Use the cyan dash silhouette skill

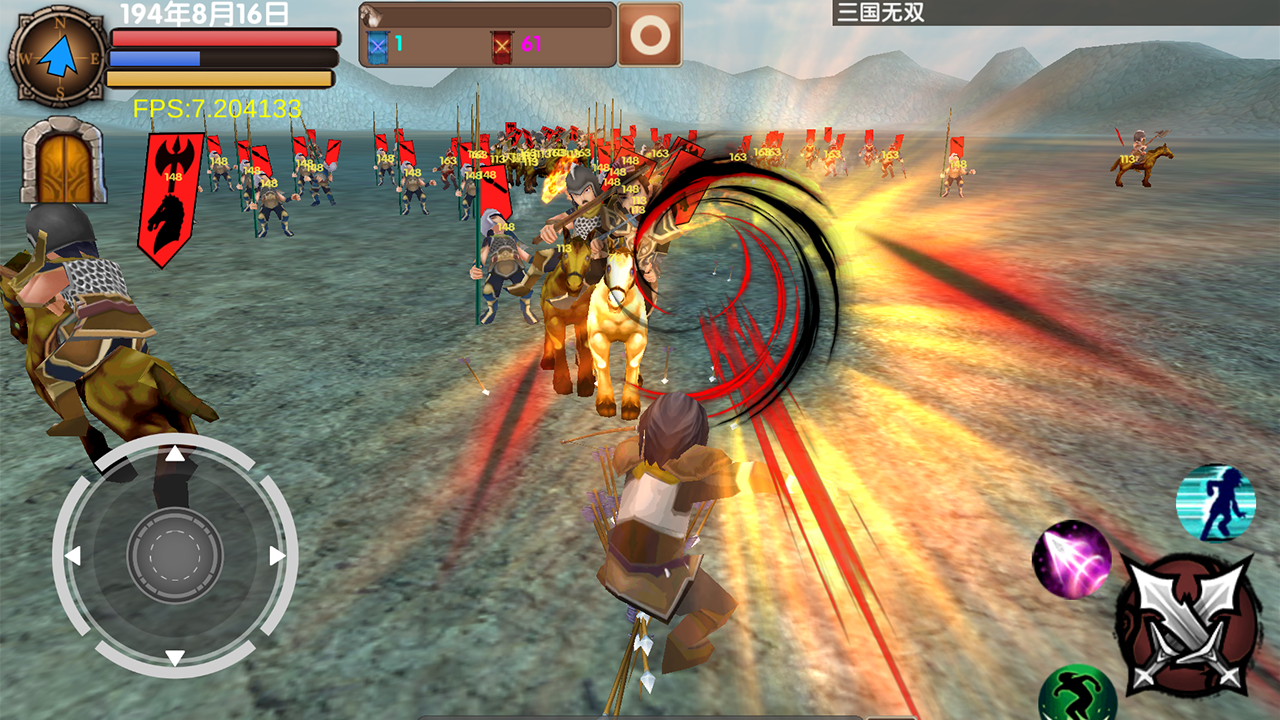coord(1215,502)
